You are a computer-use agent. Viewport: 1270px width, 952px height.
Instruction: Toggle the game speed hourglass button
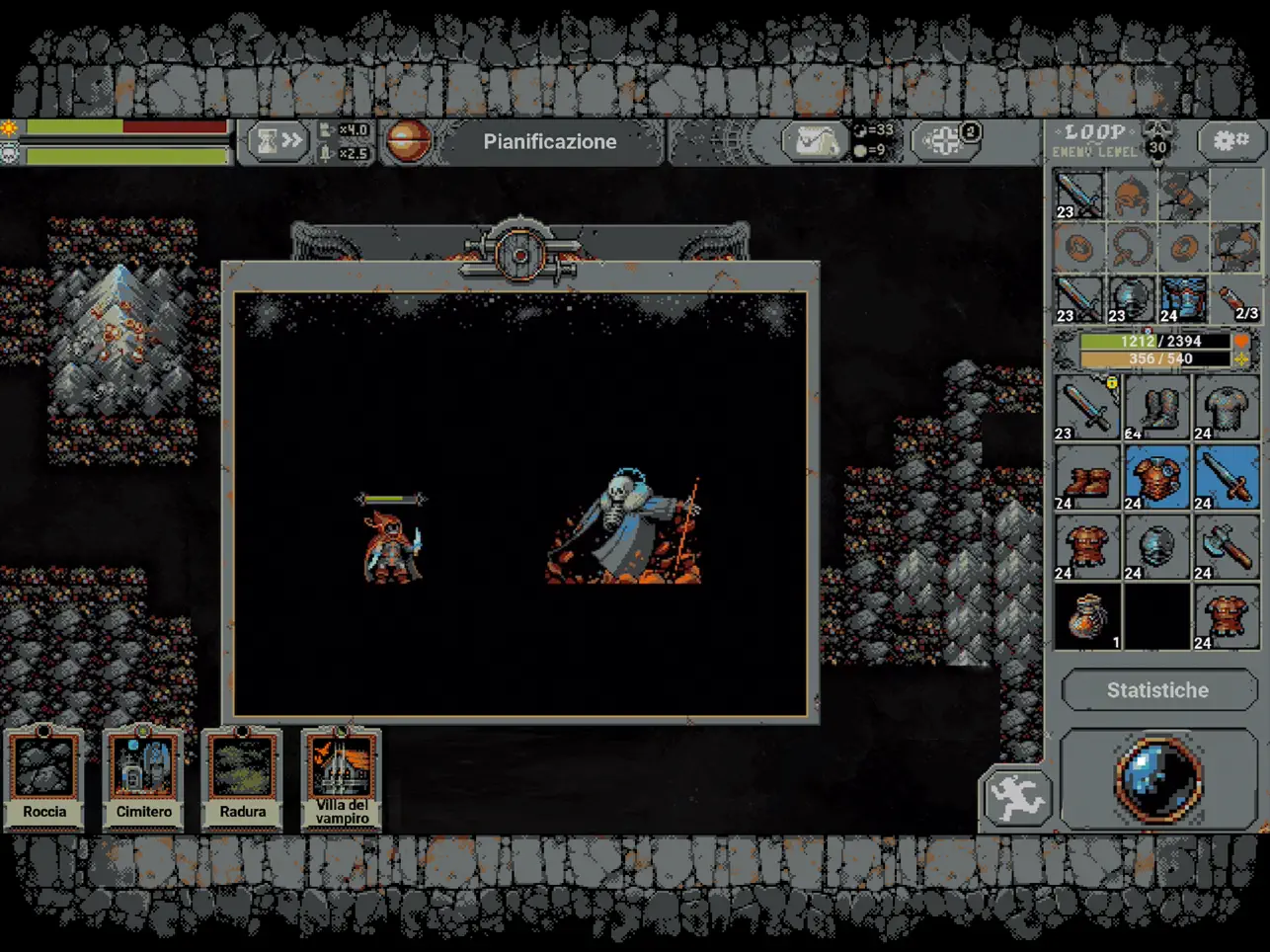tap(278, 142)
